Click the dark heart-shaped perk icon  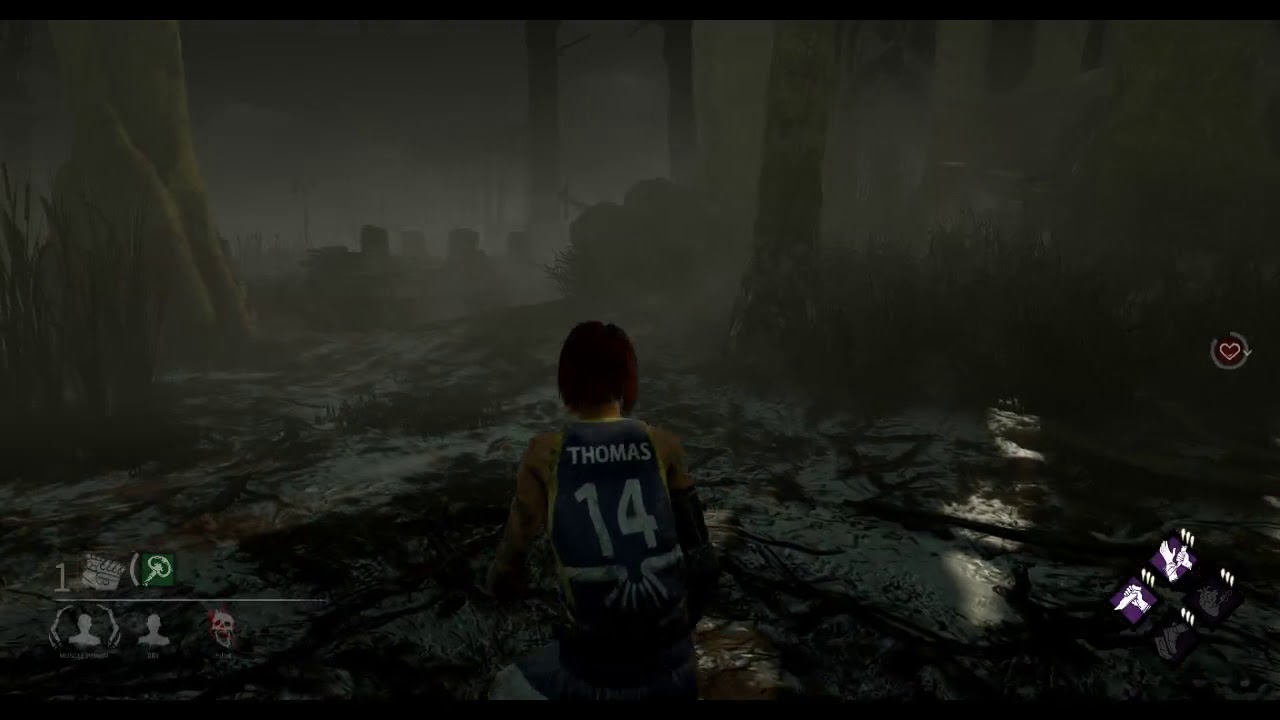click(1213, 600)
